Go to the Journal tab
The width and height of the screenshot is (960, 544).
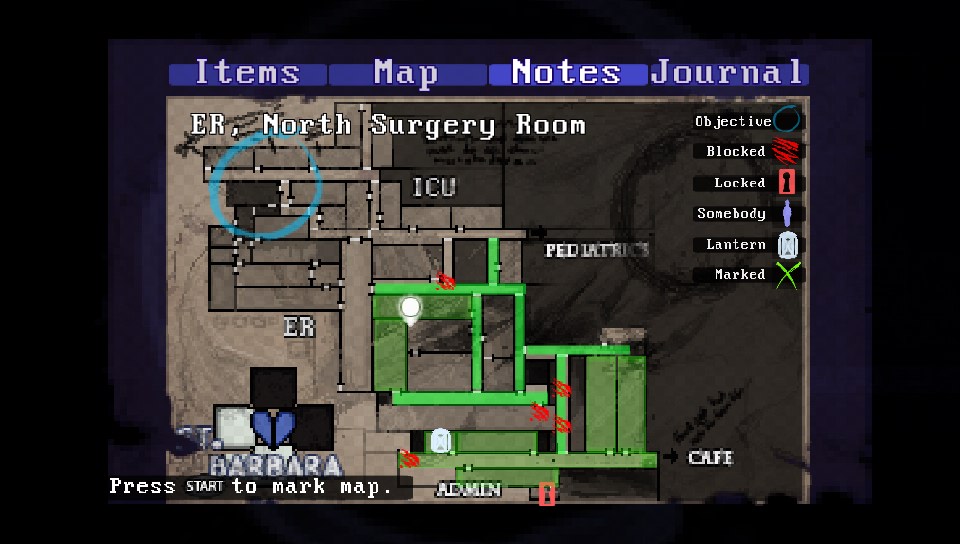(728, 73)
